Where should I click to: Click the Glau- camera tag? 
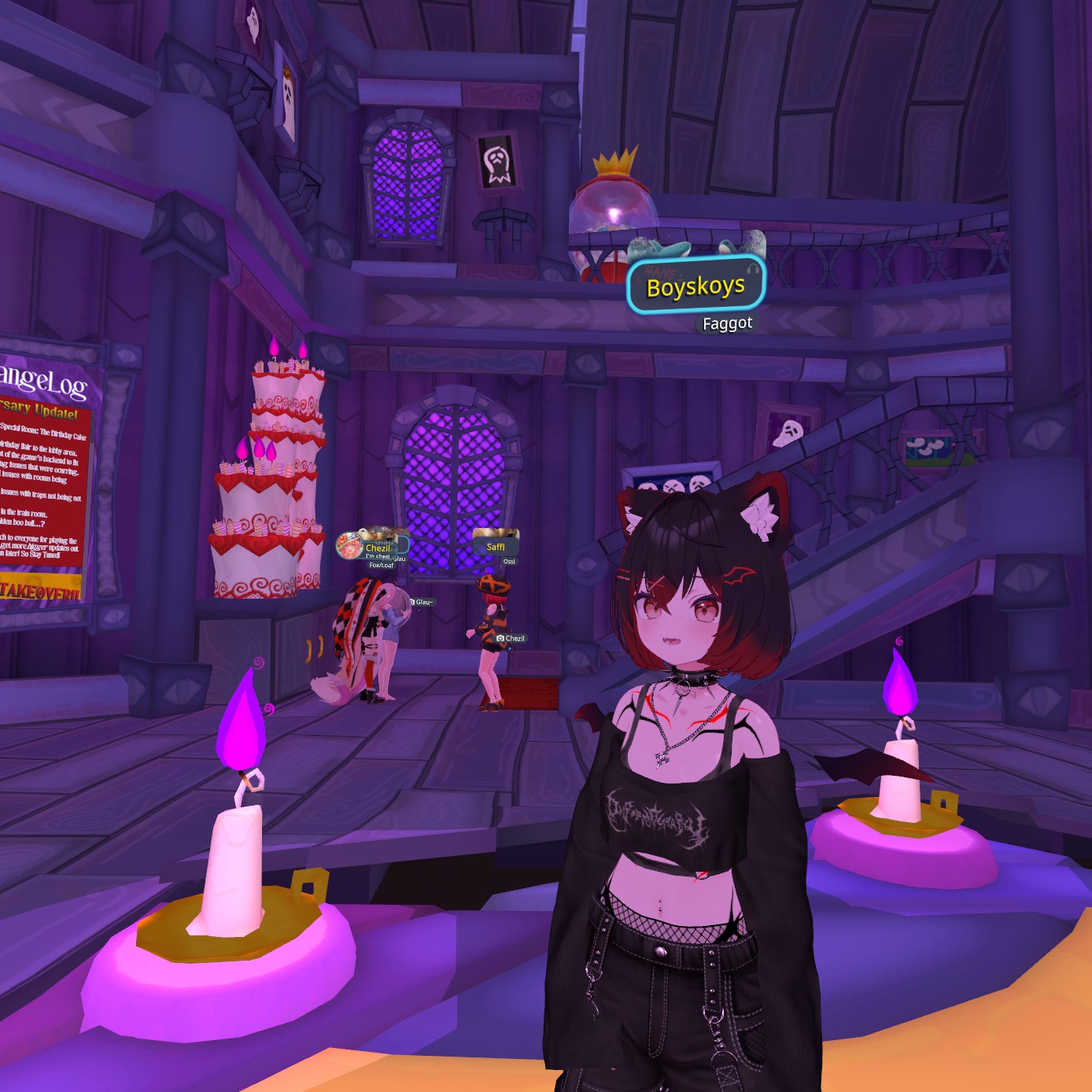tap(422, 603)
